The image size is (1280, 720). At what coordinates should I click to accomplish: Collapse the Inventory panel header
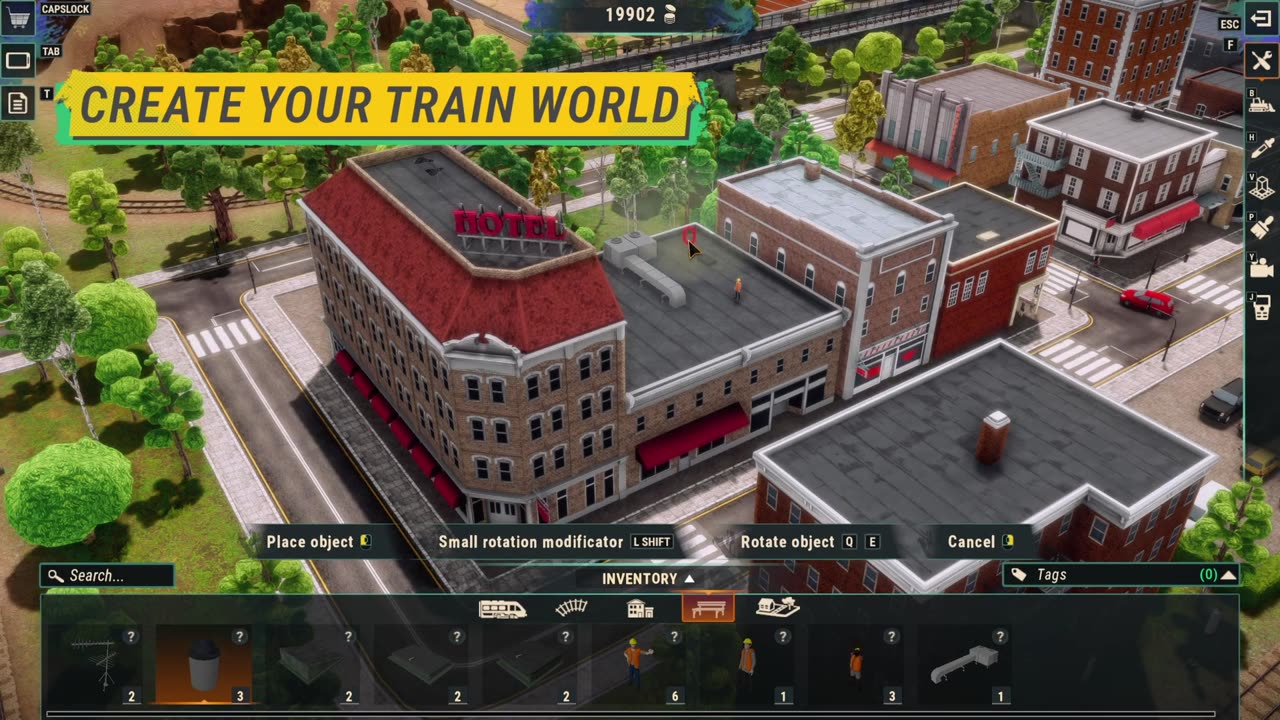pyautogui.click(x=648, y=578)
